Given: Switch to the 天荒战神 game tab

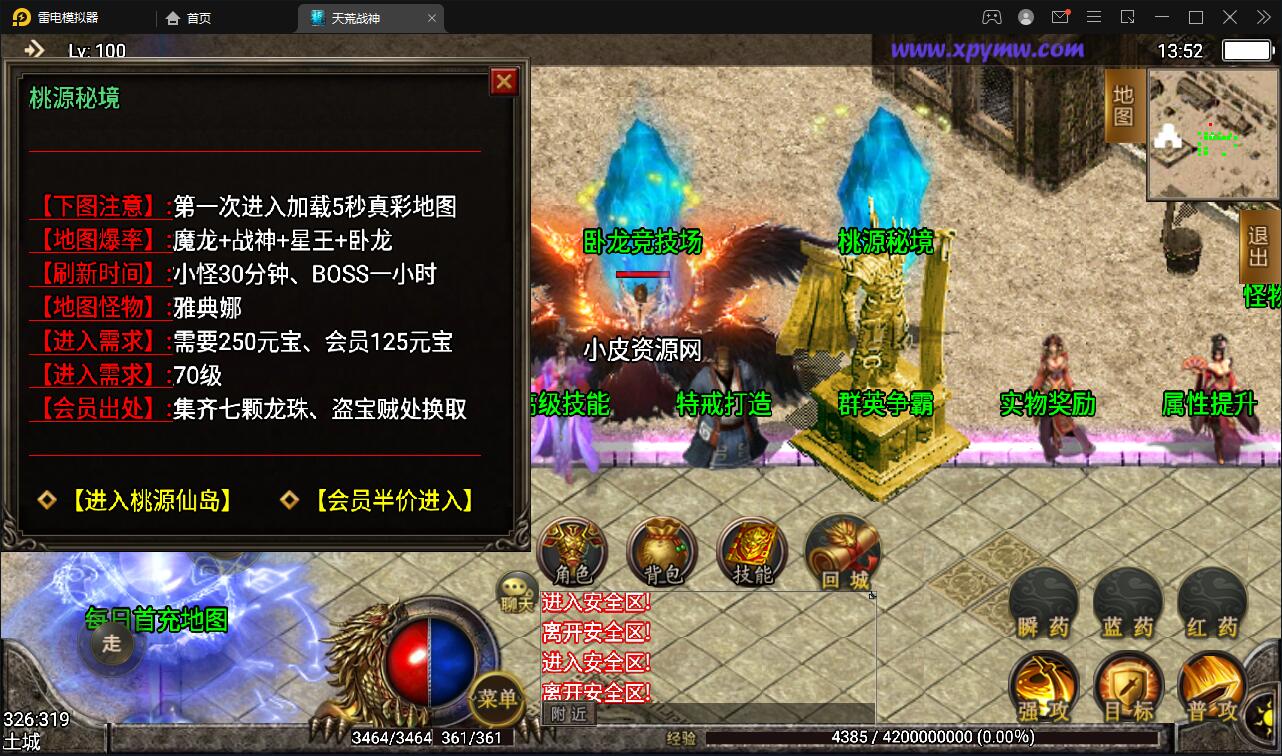Looking at the screenshot, I should point(357,17).
